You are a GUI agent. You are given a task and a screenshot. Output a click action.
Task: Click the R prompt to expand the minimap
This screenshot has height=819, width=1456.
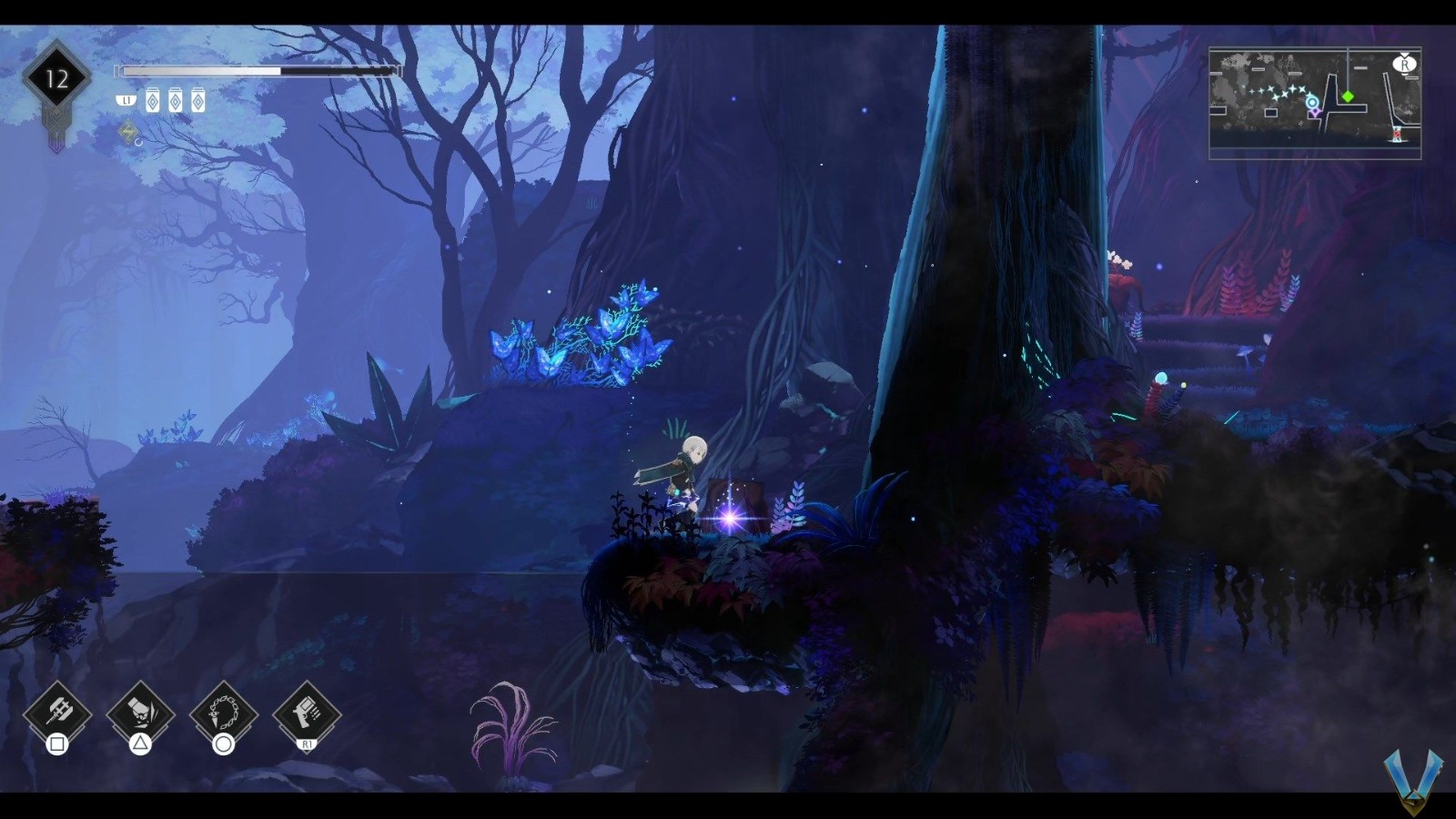click(x=1404, y=65)
